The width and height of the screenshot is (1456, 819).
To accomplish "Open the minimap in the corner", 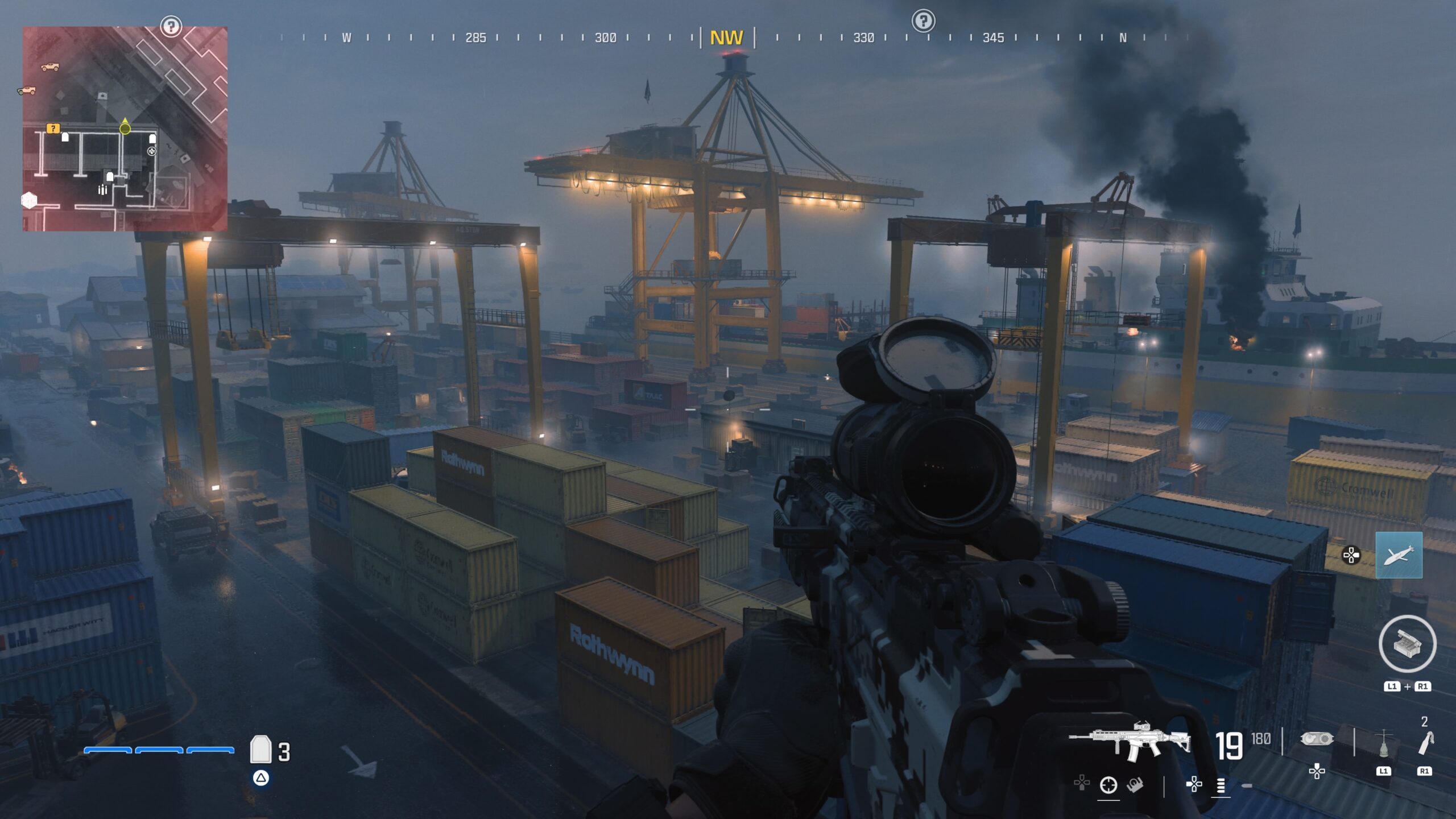I will (x=125, y=129).
